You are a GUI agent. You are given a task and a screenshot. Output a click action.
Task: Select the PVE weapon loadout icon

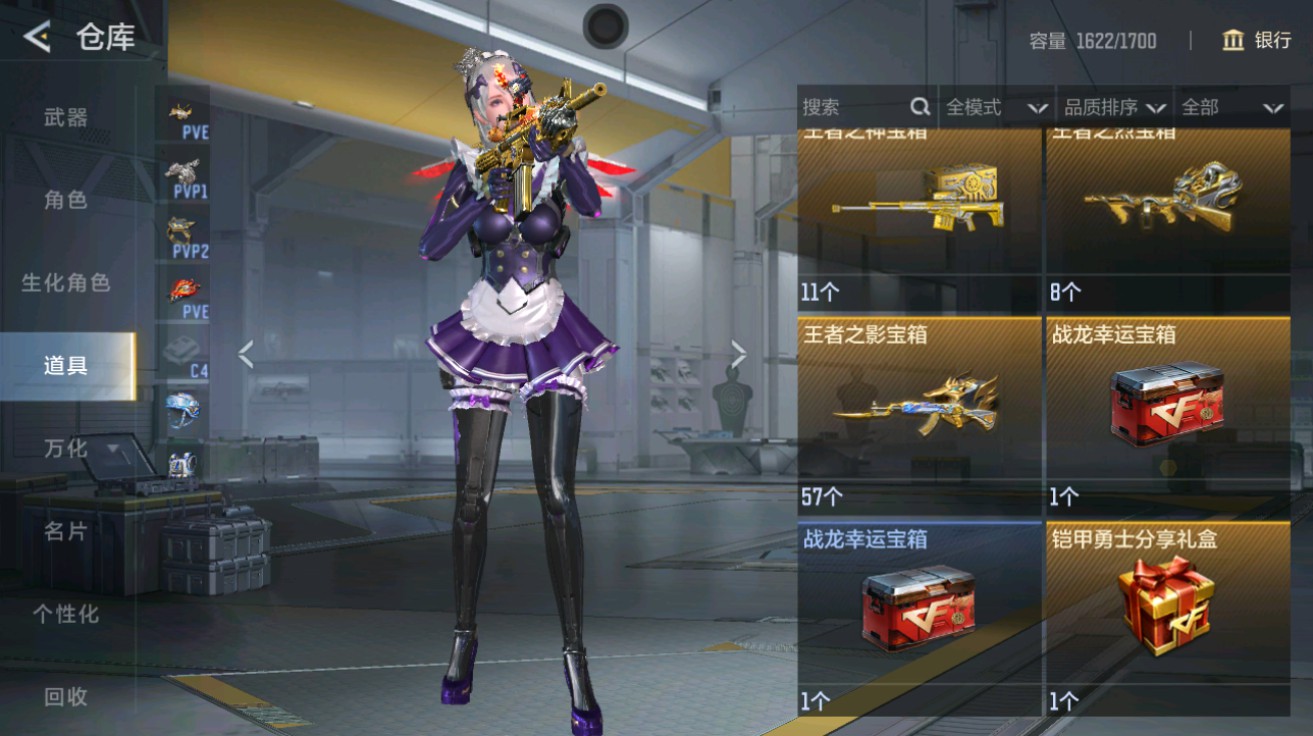(x=183, y=112)
